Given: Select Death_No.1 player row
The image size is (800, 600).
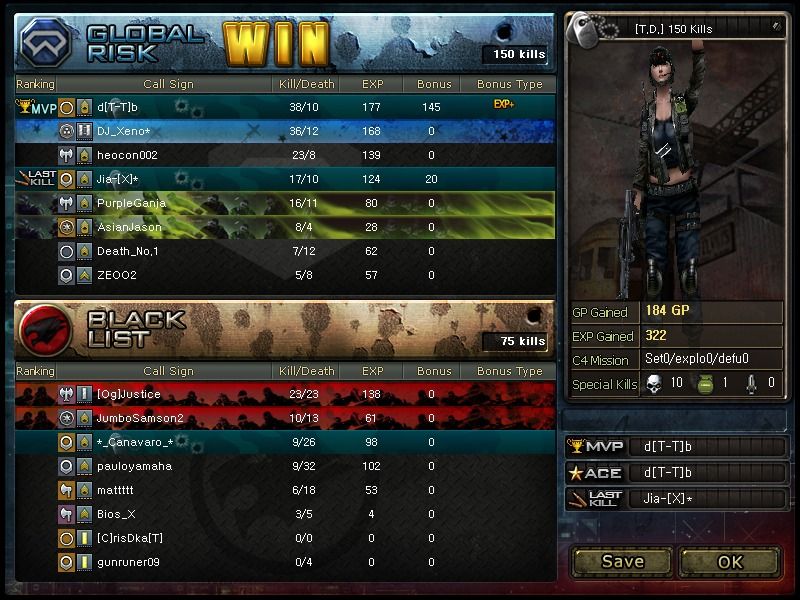Looking at the screenshot, I should pyautogui.click(x=285, y=251).
